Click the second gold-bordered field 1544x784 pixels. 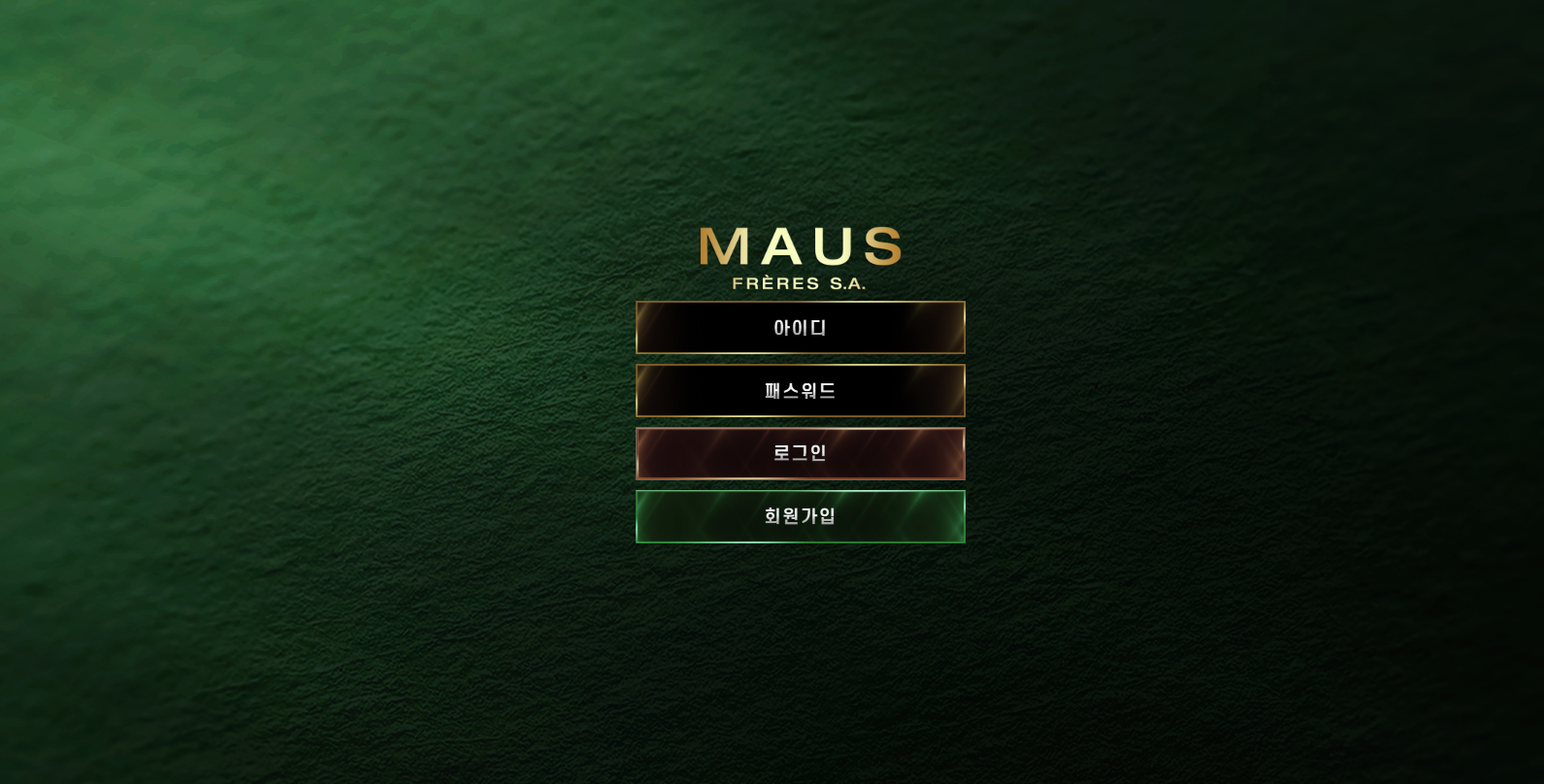800,391
